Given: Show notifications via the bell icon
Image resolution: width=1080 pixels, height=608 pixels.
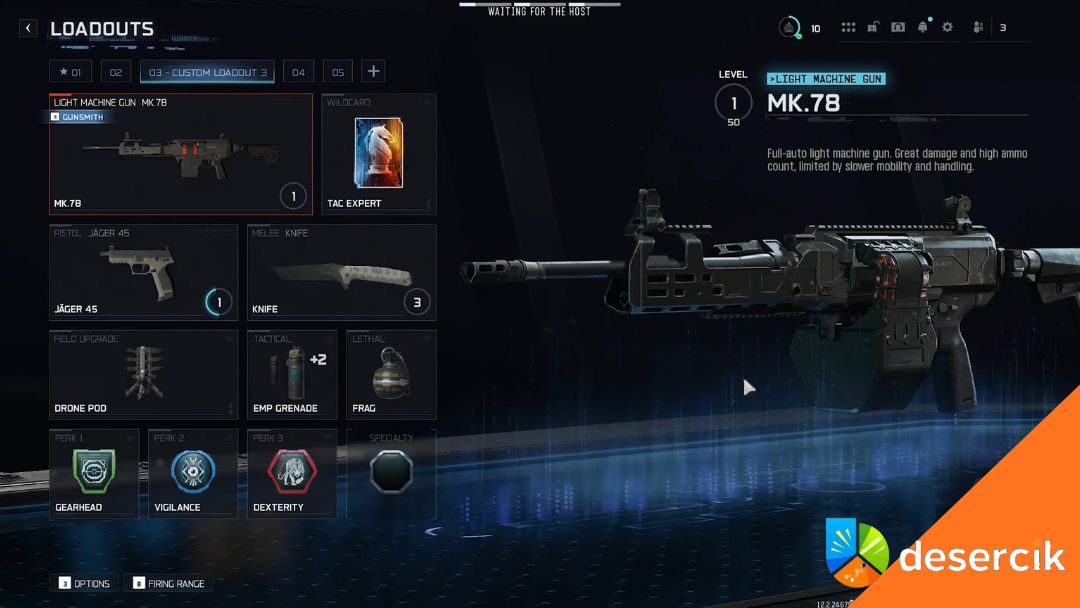Looking at the screenshot, I should coord(923,28).
